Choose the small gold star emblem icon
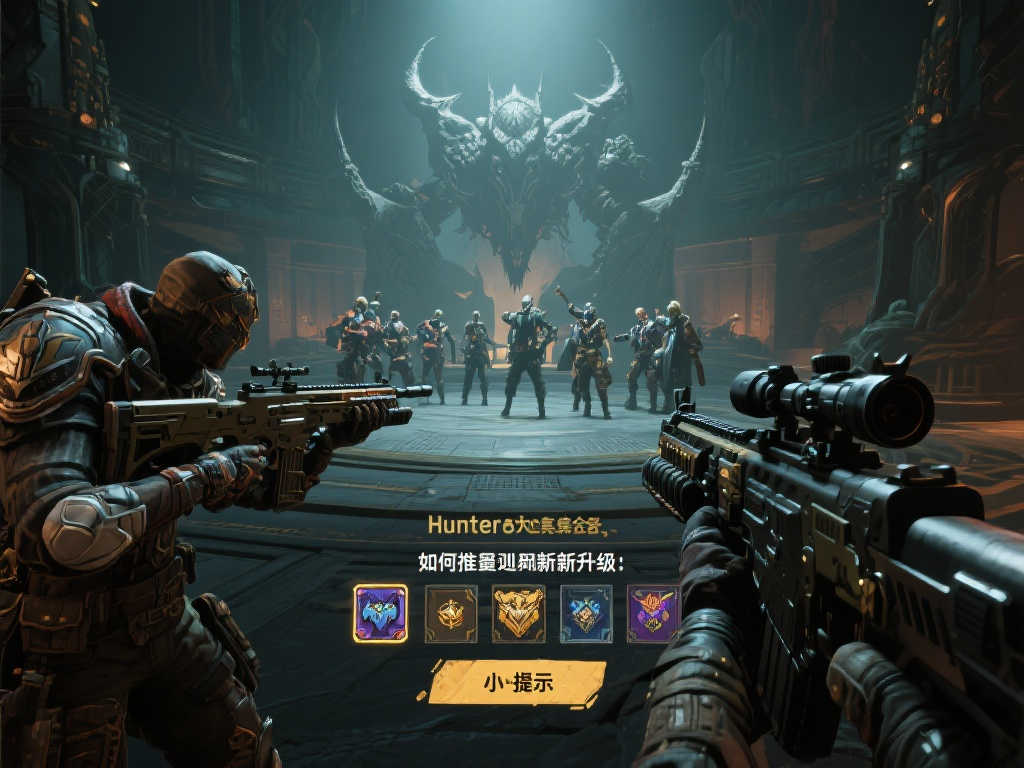 450,613
